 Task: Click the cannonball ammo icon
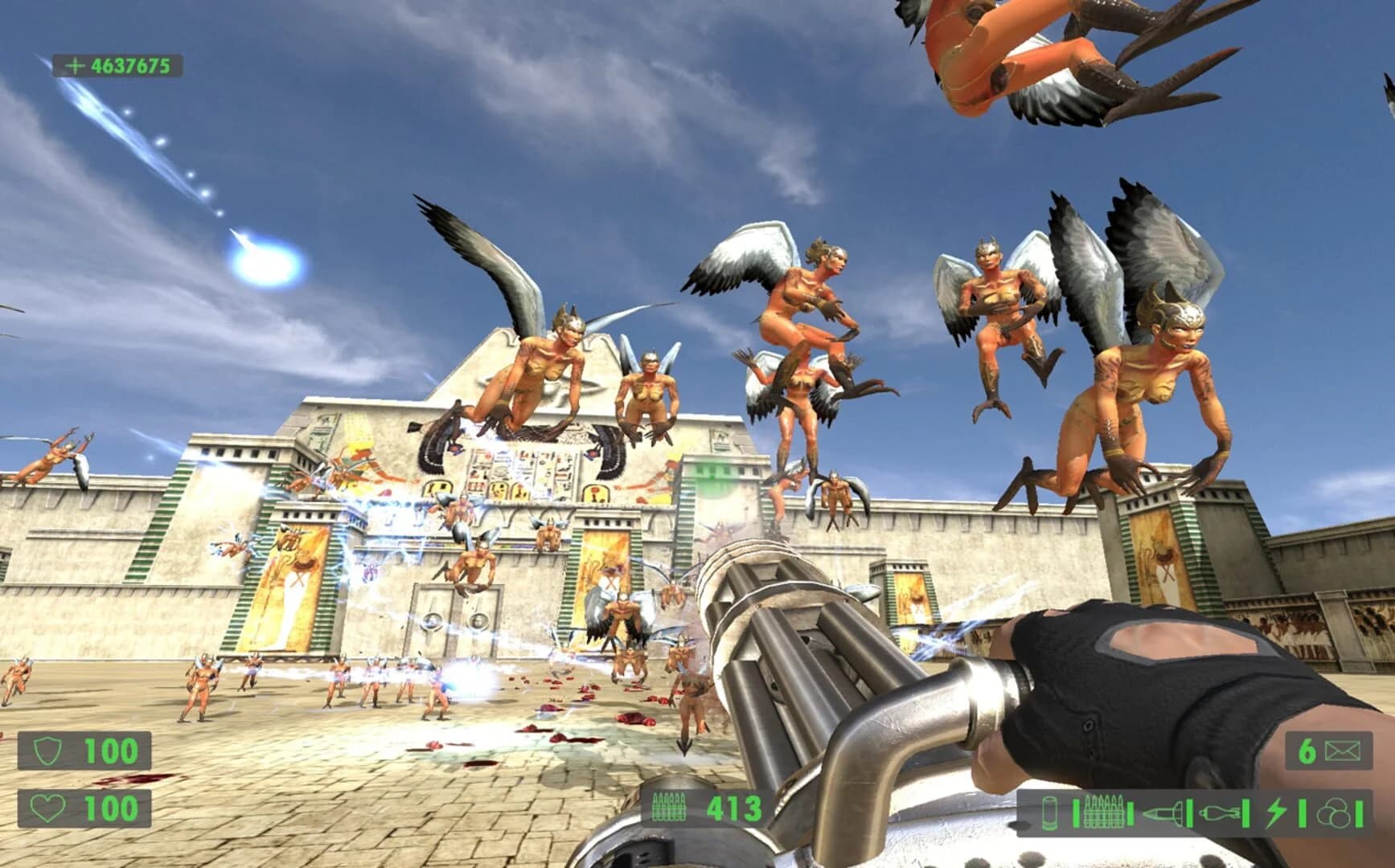(x=1335, y=812)
